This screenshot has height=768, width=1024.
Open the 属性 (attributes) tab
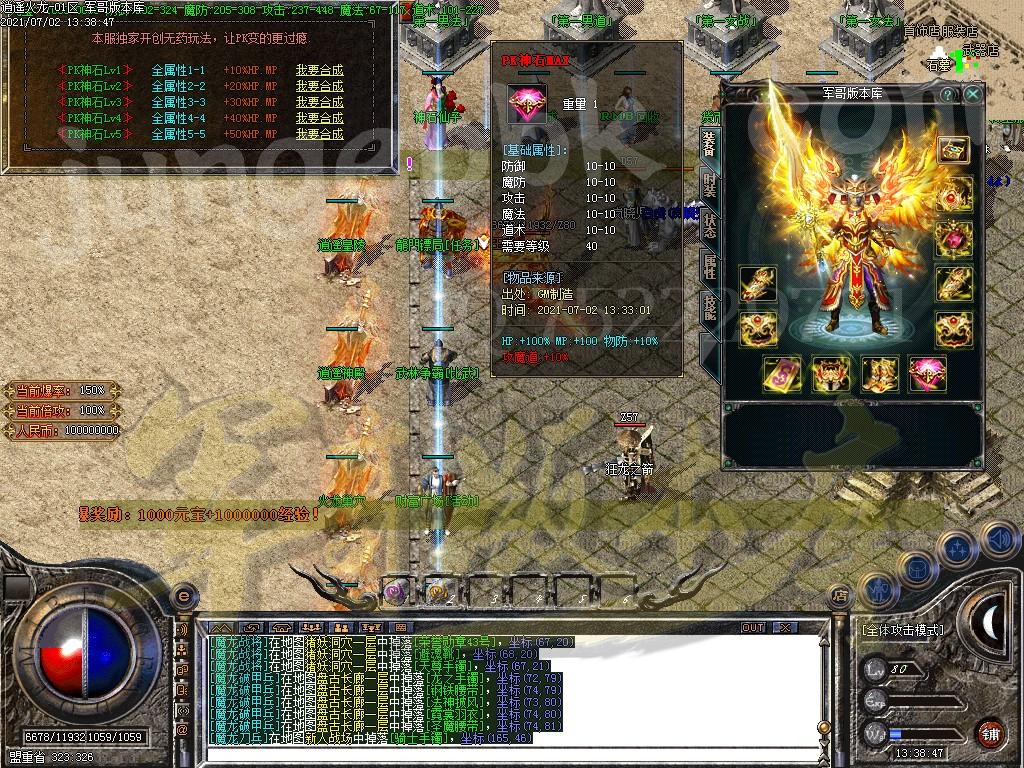pyautogui.click(x=709, y=266)
